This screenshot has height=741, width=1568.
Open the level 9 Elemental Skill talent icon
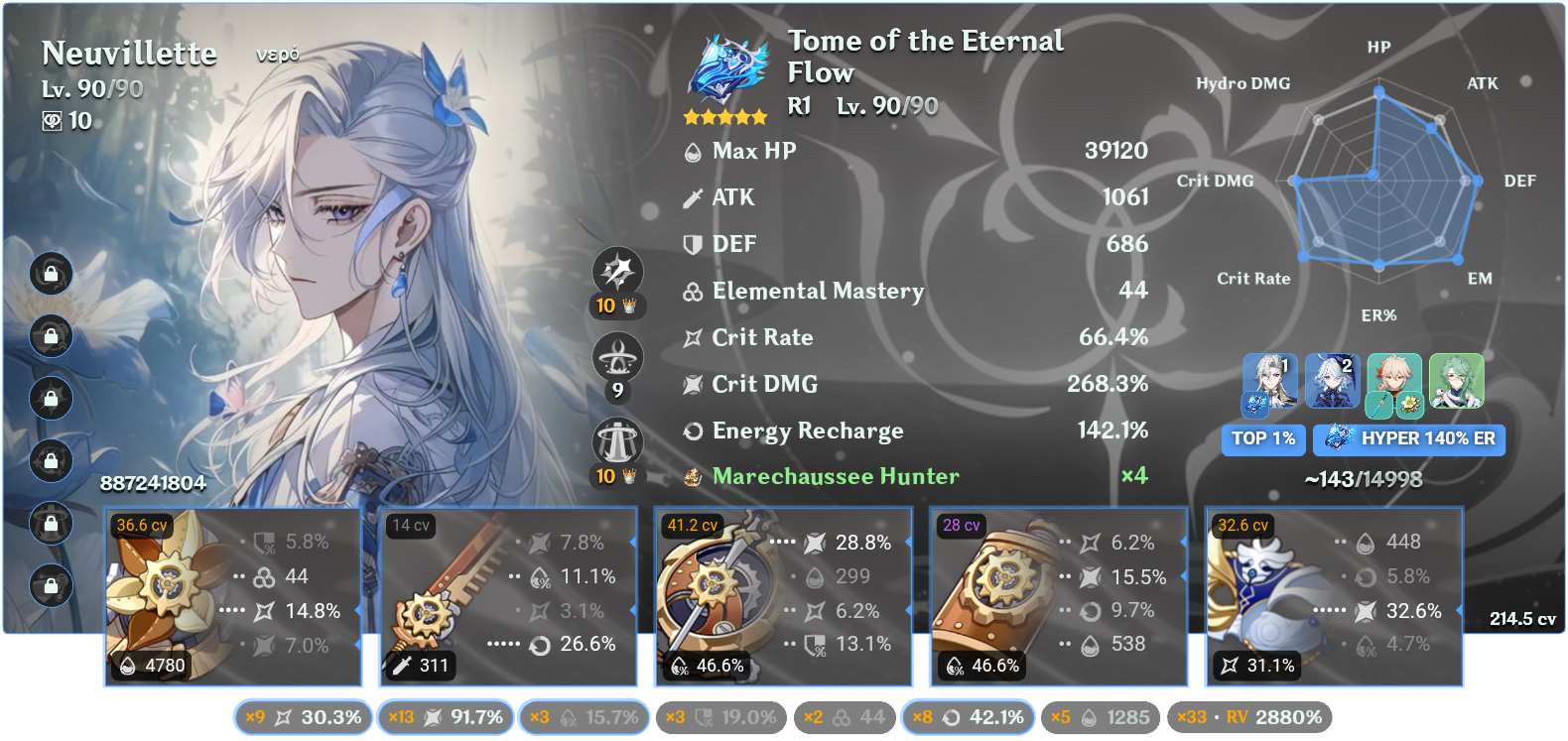click(x=617, y=355)
